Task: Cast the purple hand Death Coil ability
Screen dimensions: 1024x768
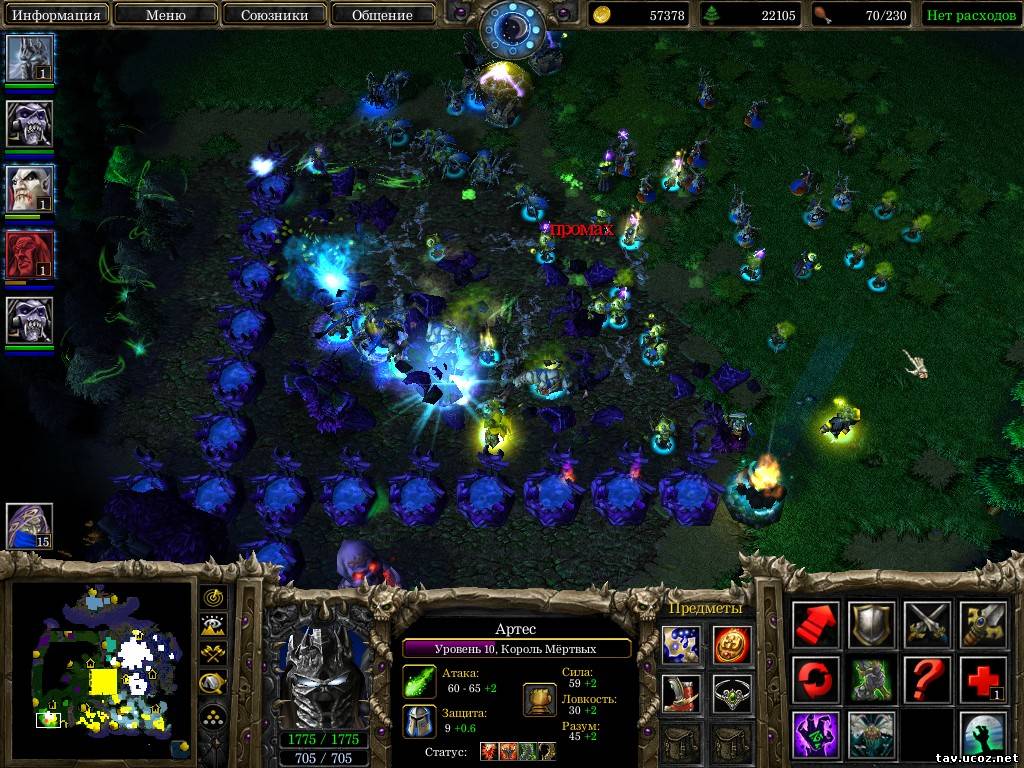Action: click(x=816, y=735)
